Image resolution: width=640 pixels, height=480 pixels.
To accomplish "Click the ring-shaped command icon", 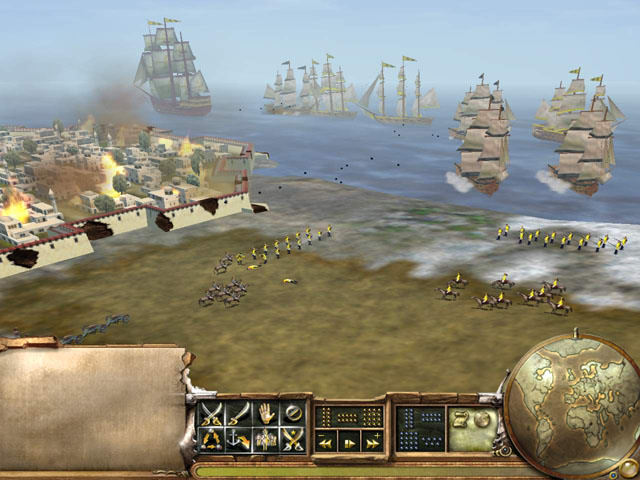I will pos(292,412).
